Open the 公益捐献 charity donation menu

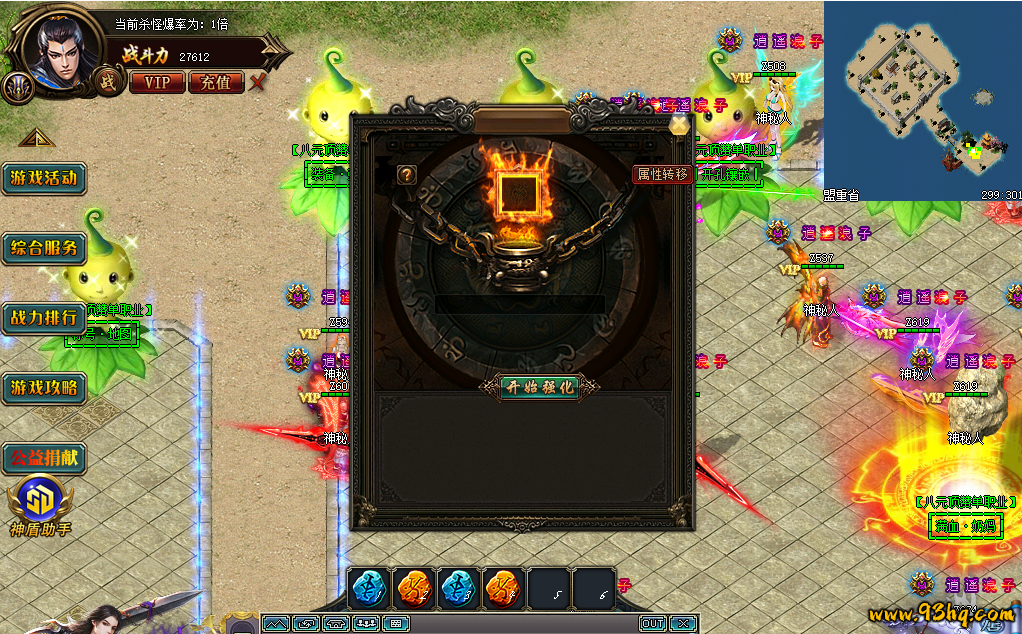(43, 458)
